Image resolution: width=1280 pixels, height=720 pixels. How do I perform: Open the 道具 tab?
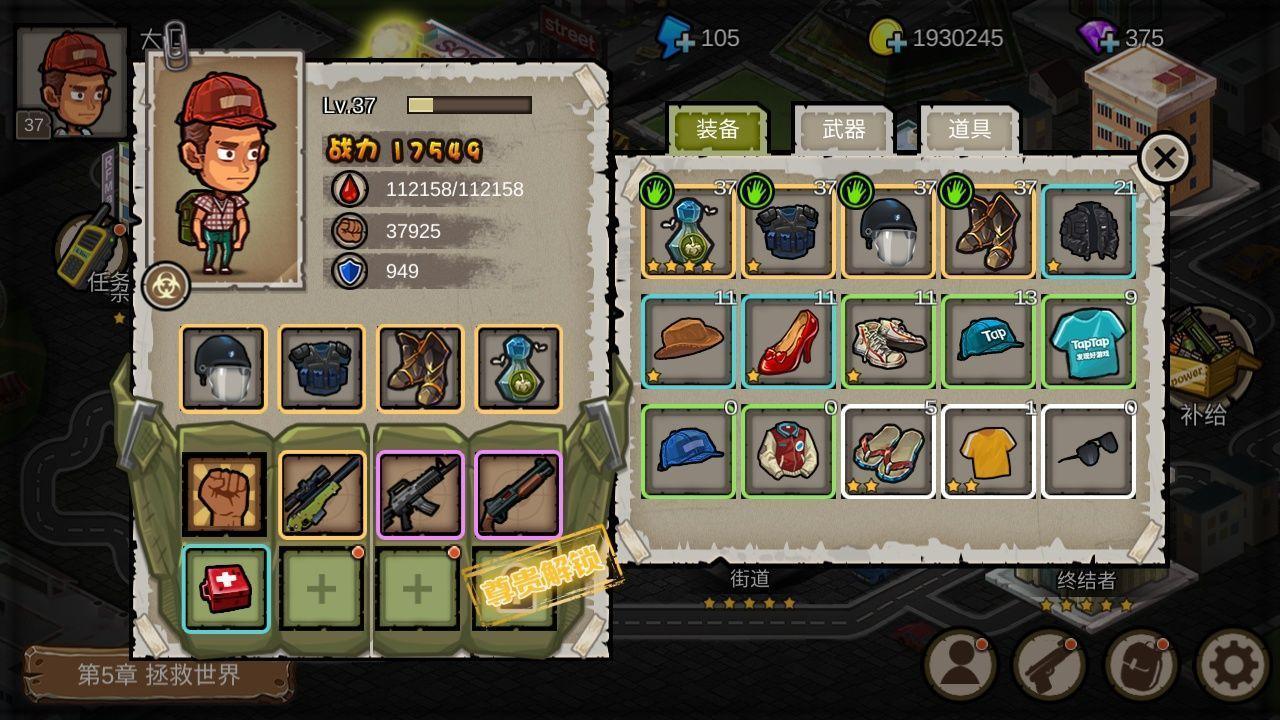click(x=969, y=130)
